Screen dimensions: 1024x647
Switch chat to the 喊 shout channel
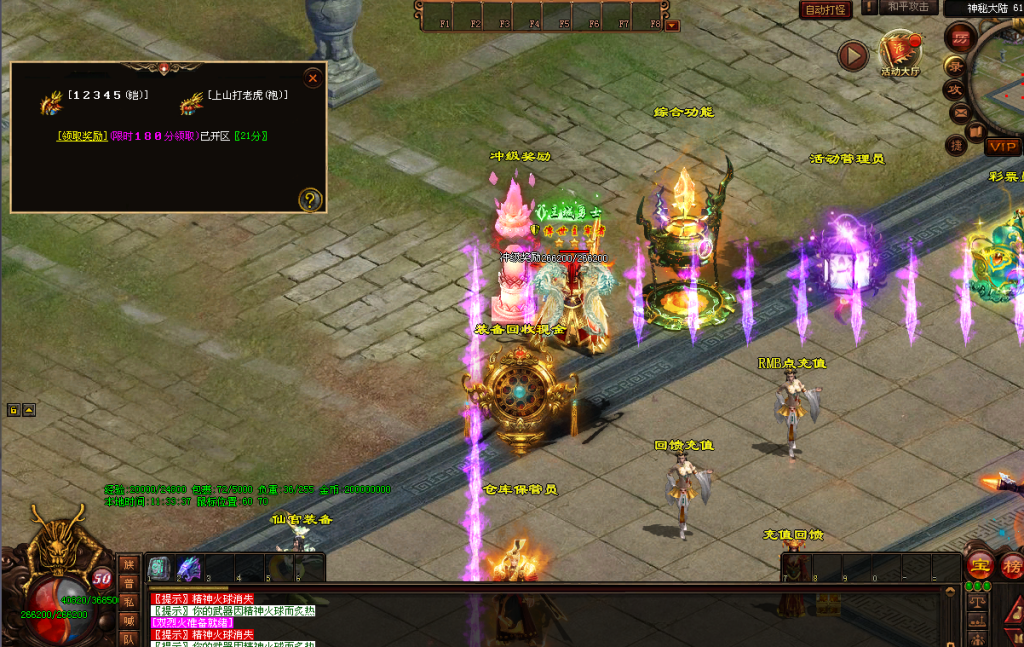(x=128, y=619)
